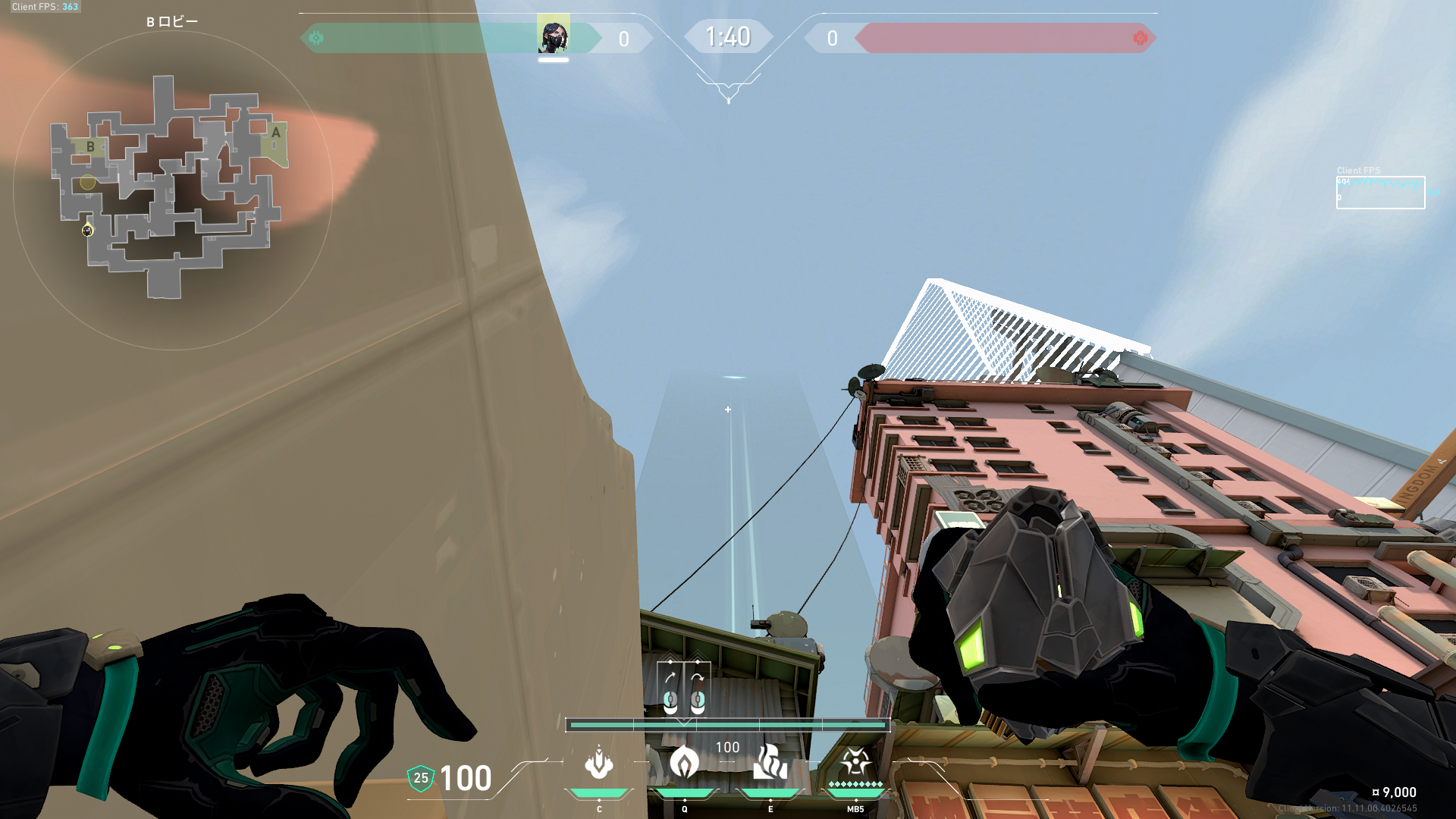Viewport: 1456px width, 819px height.
Task: Select the ally team score of zero
Action: 623,39
